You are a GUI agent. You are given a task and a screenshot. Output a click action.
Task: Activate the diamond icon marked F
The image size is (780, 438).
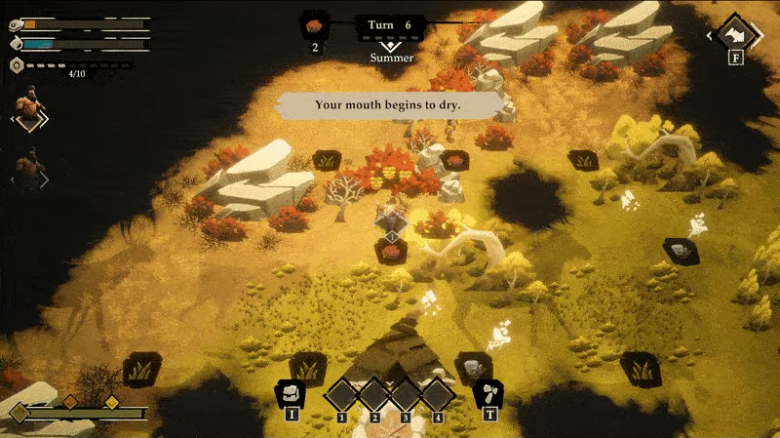[735, 35]
